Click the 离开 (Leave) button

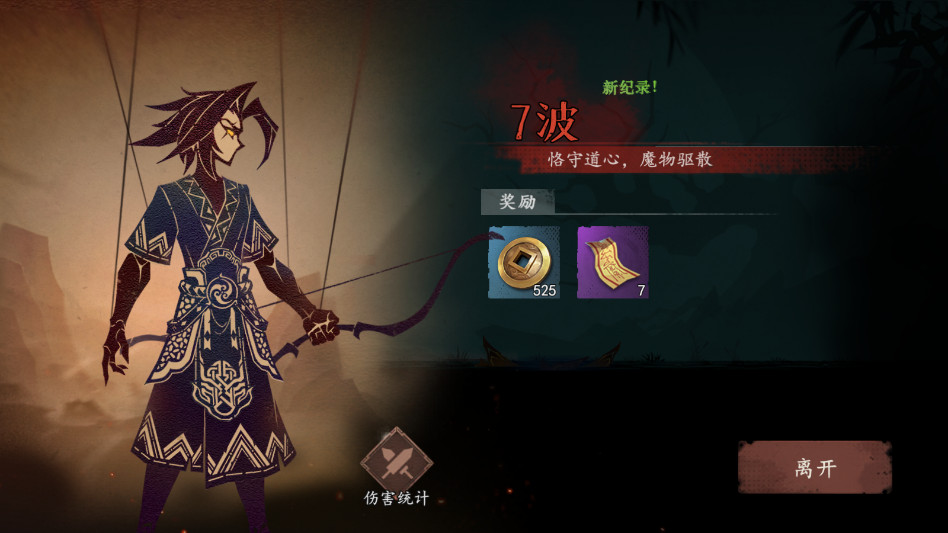tap(814, 468)
